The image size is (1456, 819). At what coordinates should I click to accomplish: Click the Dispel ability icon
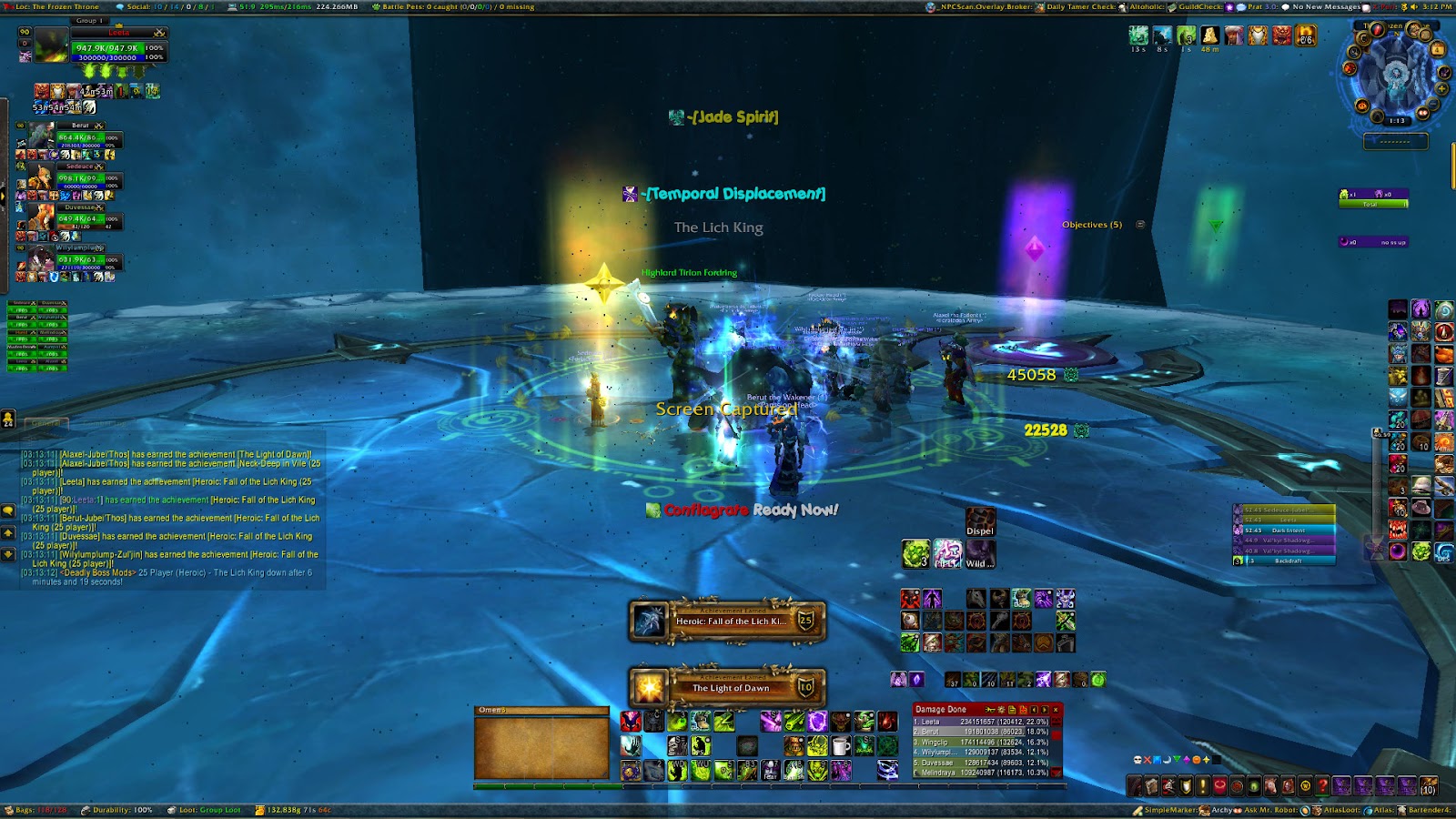click(x=980, y=521)
